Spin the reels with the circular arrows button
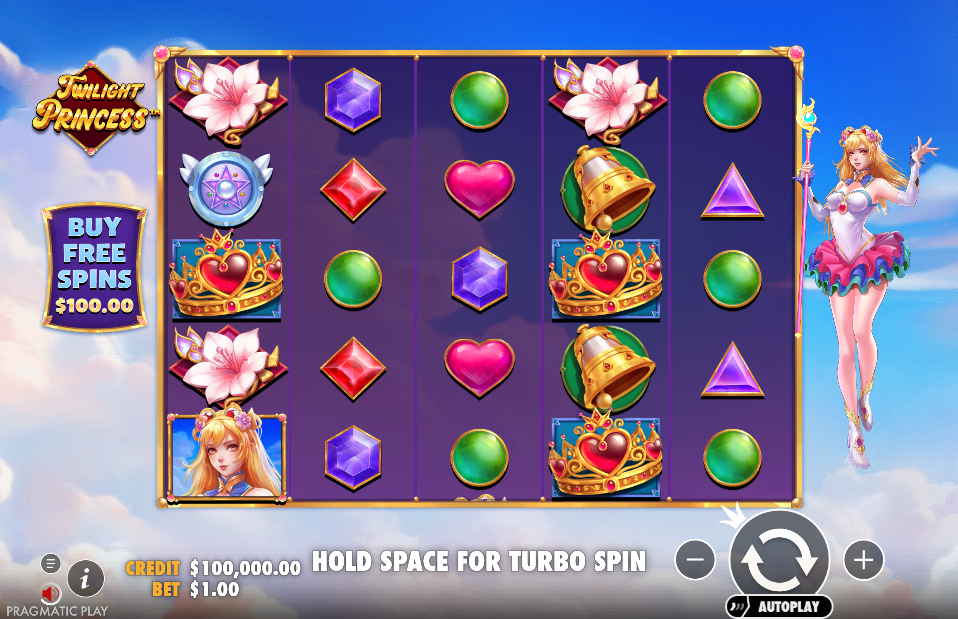The width and height of the screenshot is (958, 619). click(x=779, y=558)
